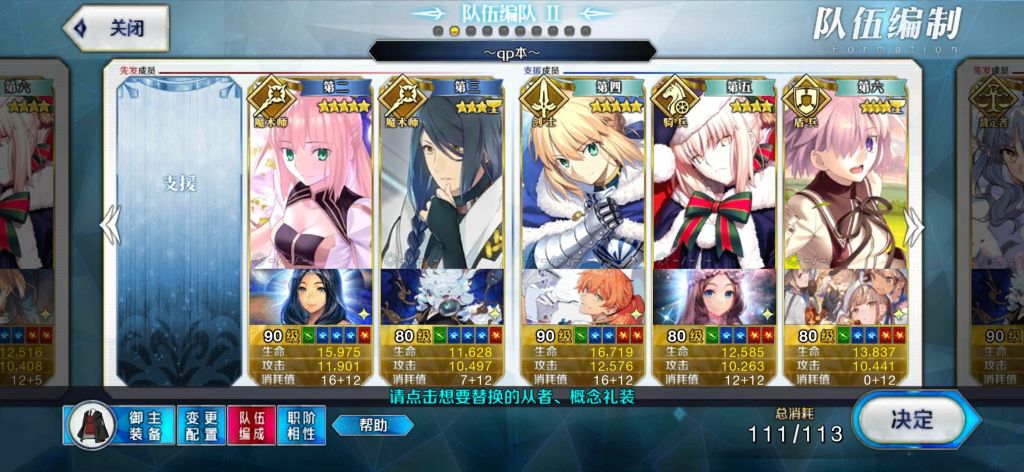Image resolution: width=1024 pixels, height=472 pixels.
Task: Confirm the team with 决定 button
Action: 909,419
